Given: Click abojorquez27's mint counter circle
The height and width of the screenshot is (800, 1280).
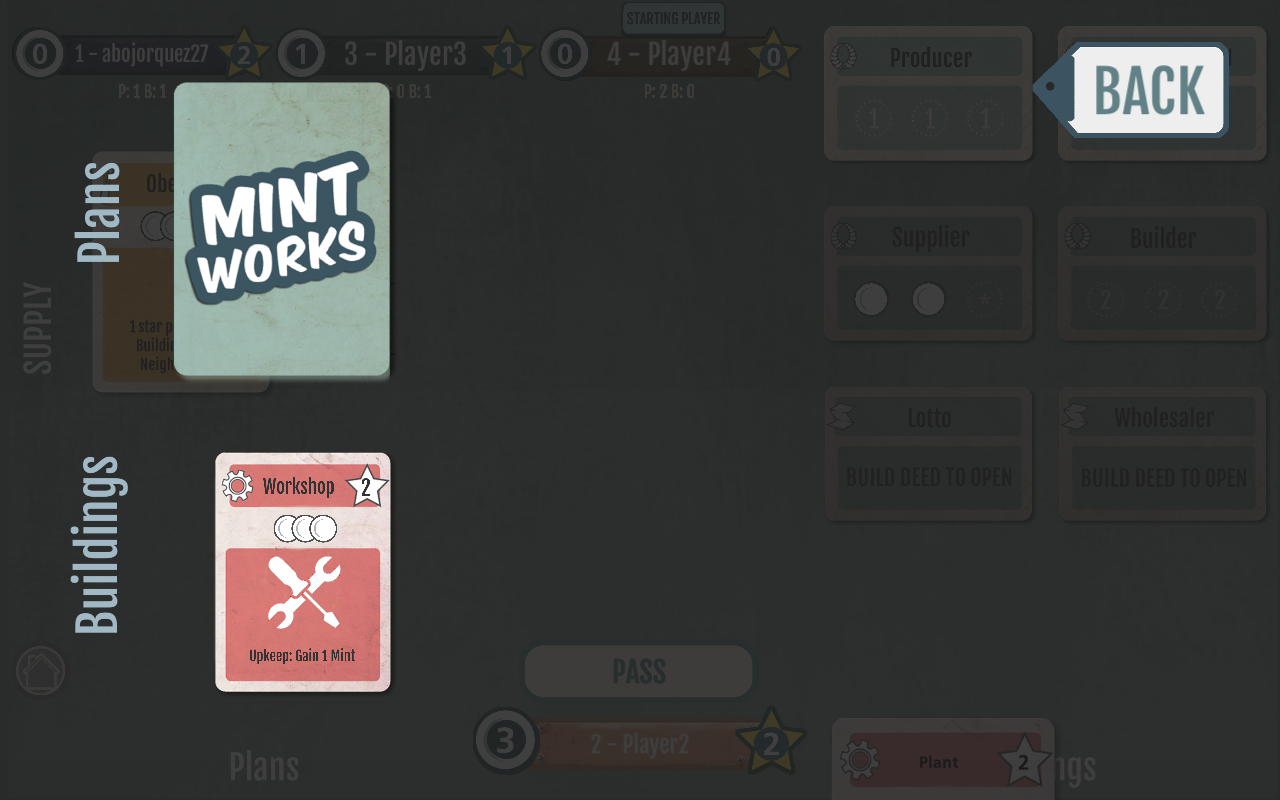Looking at the screenshot, I should (39, 55).
